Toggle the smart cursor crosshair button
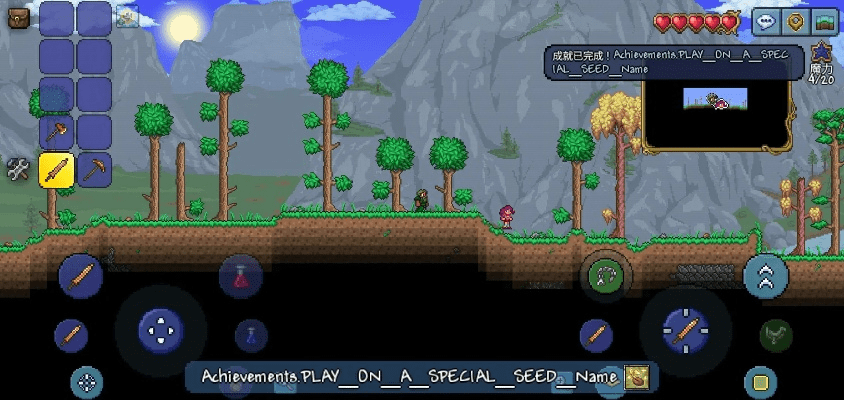Screen dimensions: 844x400 pos(87,381)
